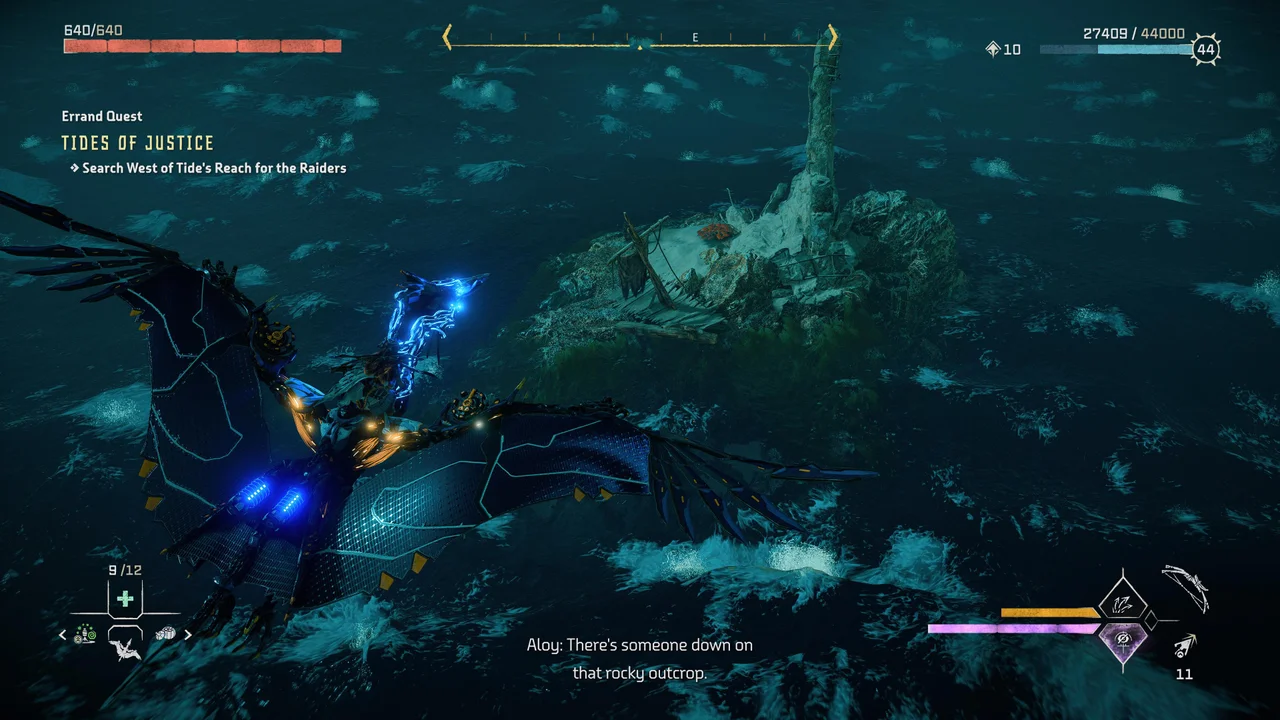Screen dimensions: 1280x720
Task: Expand the compass via its left chevron
Action: point(447,35)
